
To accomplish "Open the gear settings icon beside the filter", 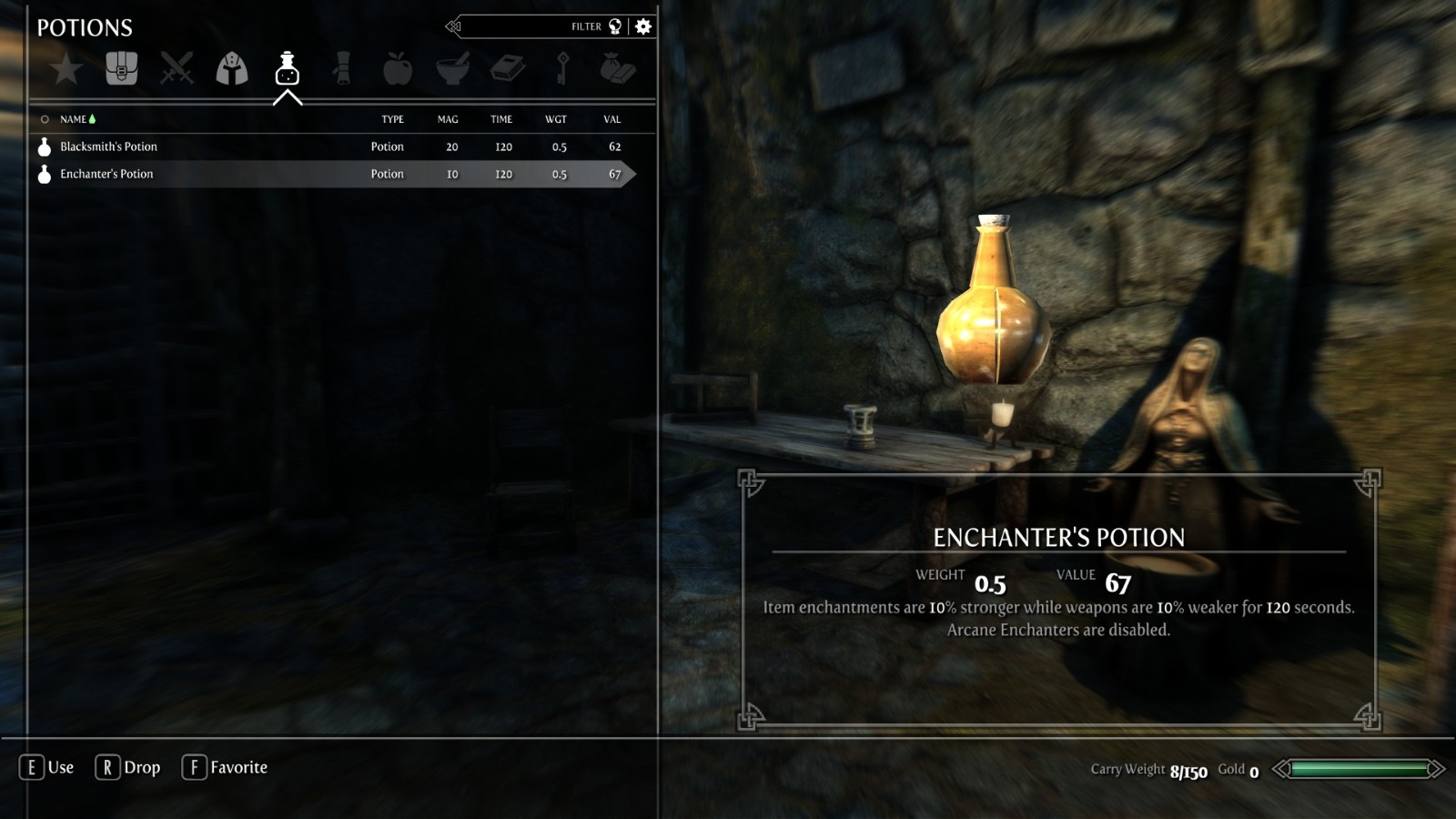I will click(643, 26).
